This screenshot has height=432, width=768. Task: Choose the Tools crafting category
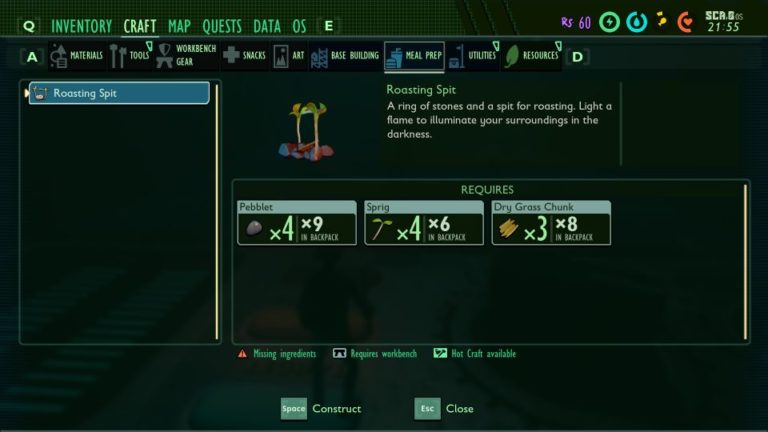coord(131,56)
